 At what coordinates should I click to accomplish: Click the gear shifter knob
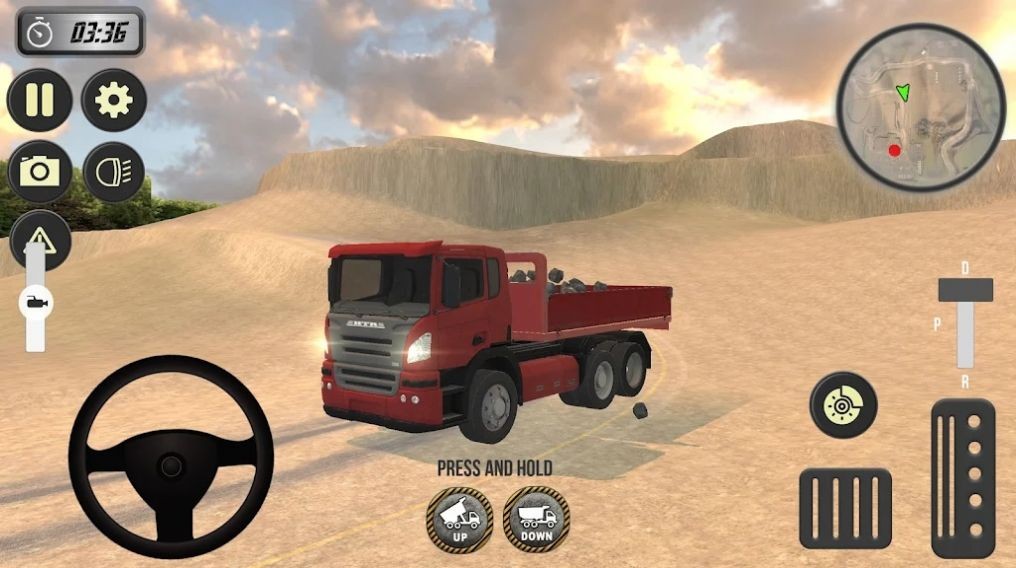click(965, 290)
